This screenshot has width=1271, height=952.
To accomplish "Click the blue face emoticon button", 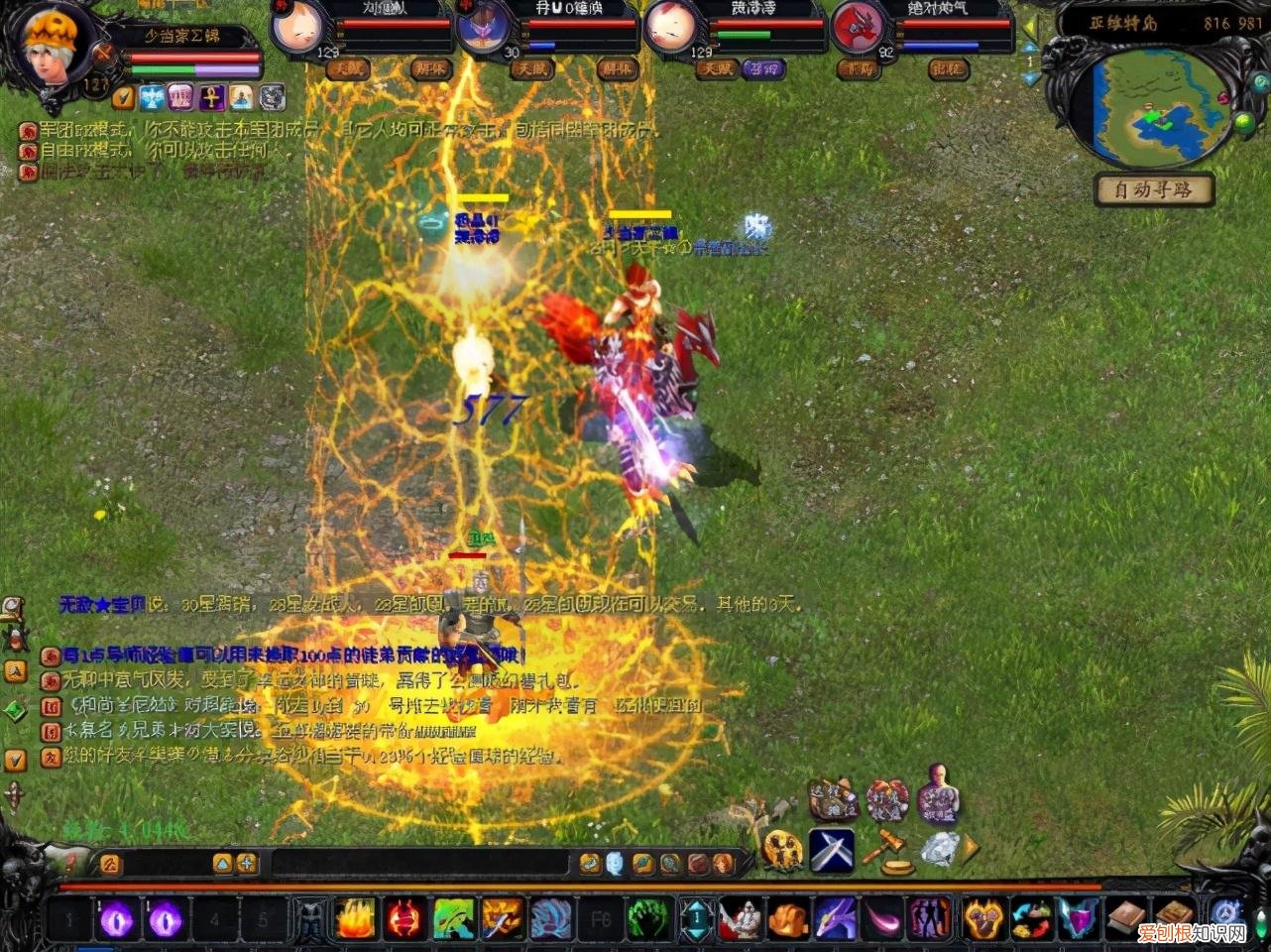I will tap(615, 863).
